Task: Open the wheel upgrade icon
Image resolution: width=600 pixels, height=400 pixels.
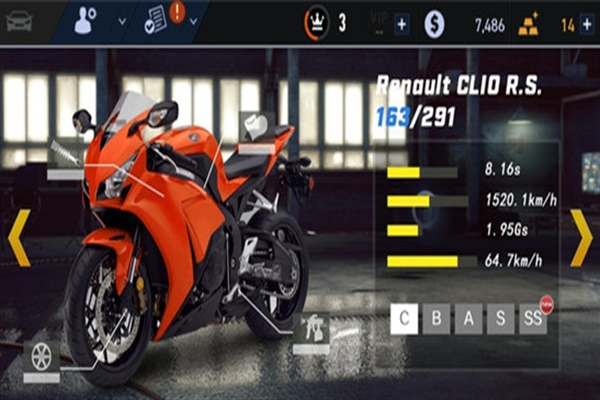Action: point(42,356)
